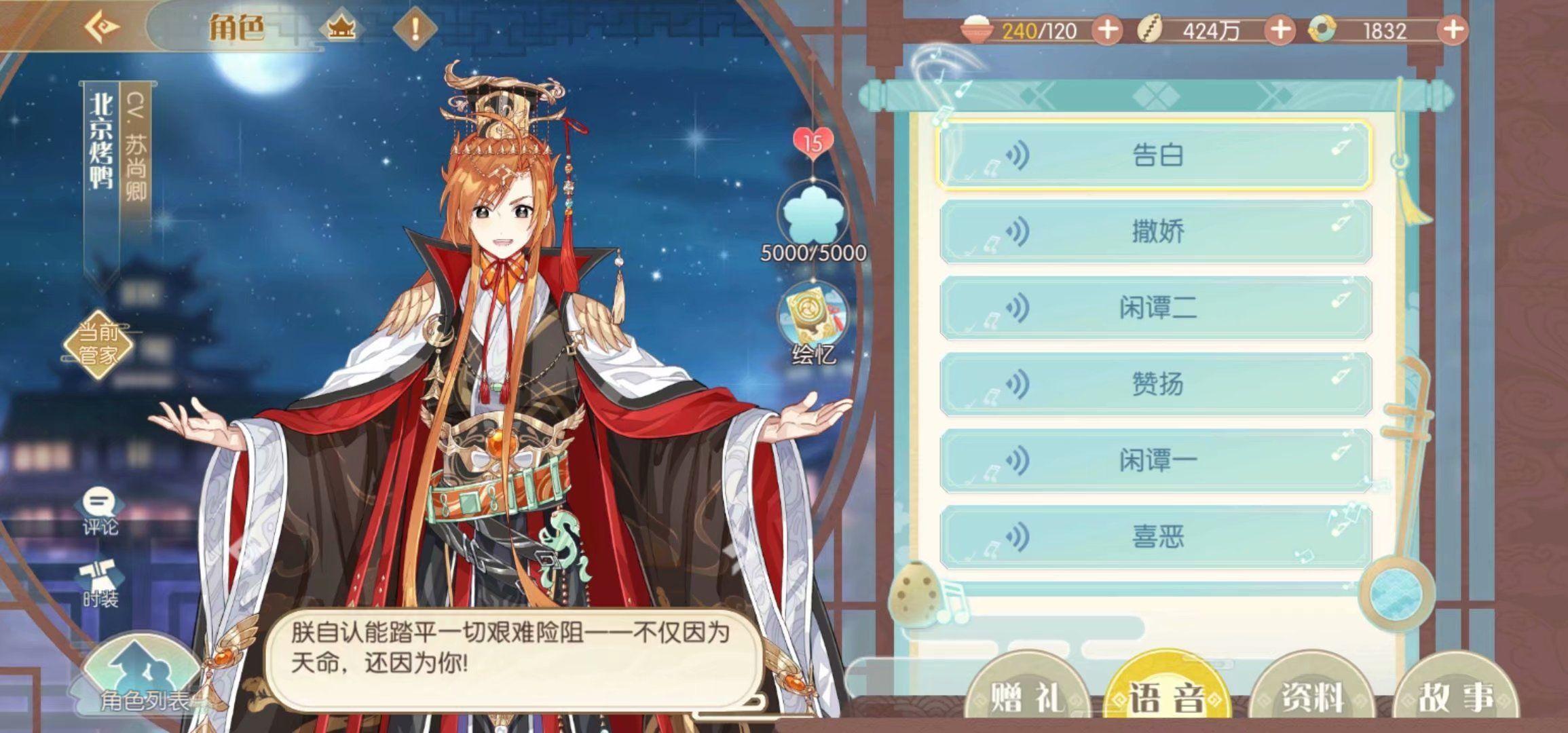
Task: Add more jade currency with plus button
Action: point(1453,31)
